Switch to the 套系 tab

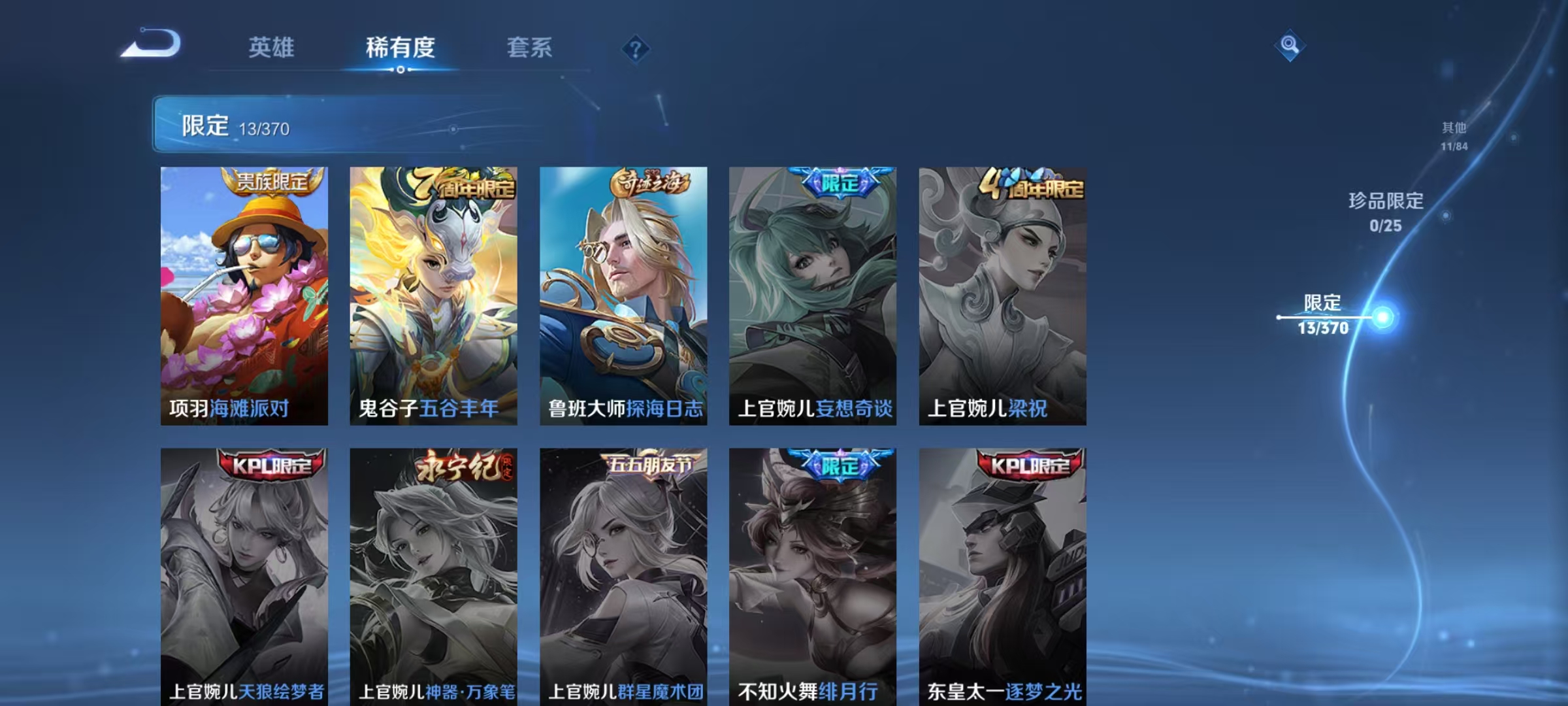pos(529,49)
